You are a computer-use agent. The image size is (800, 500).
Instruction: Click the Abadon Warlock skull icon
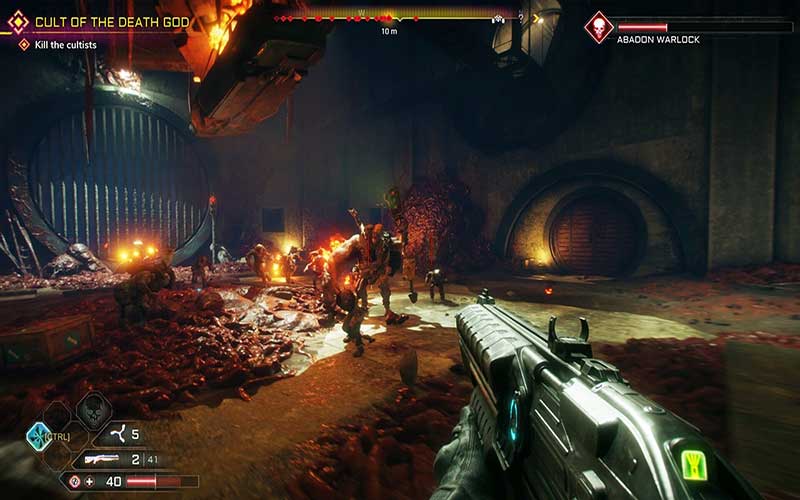[599, 26]
